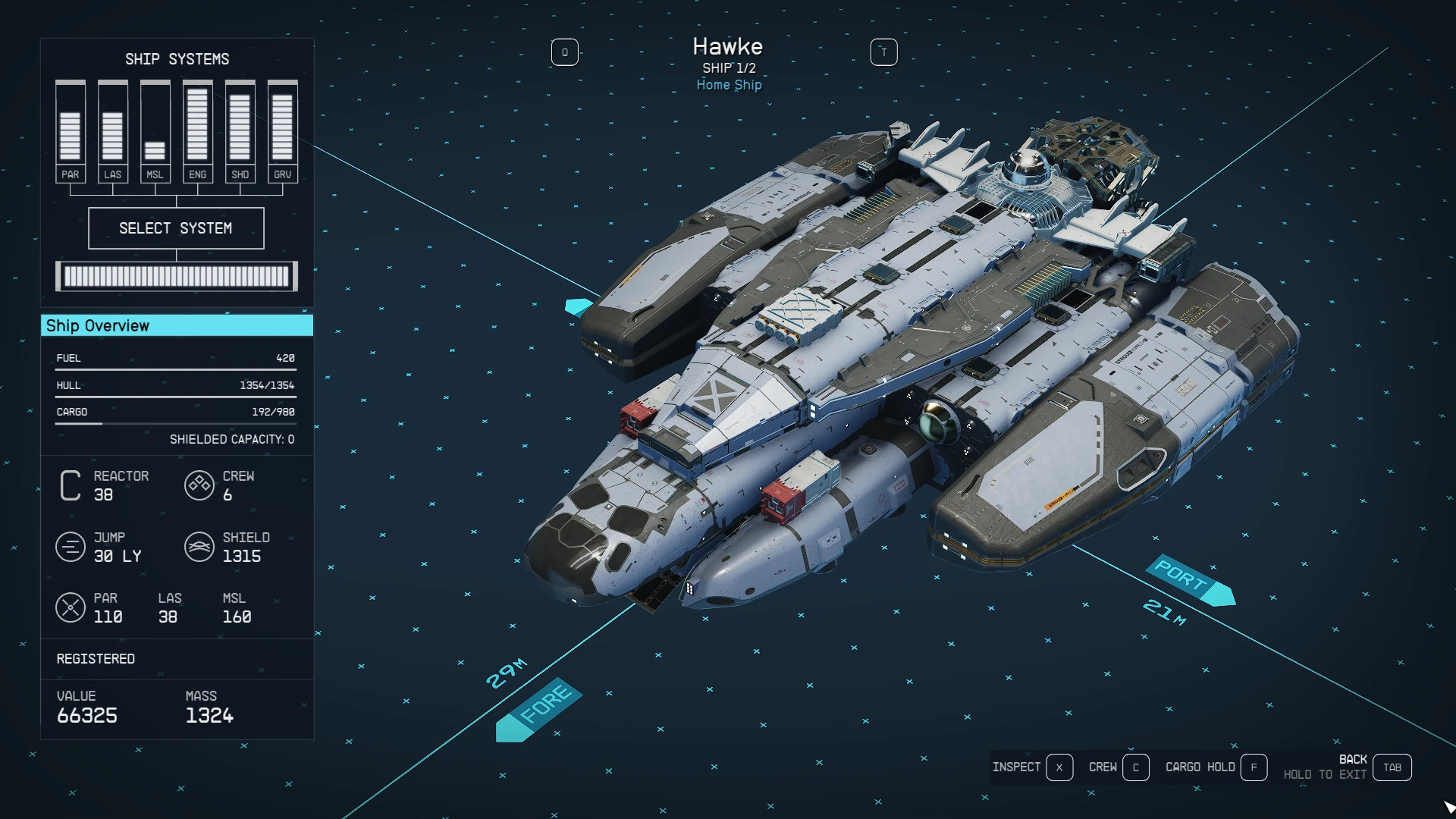Click the Select System box
1456x819 pixels.
(176, 228)
